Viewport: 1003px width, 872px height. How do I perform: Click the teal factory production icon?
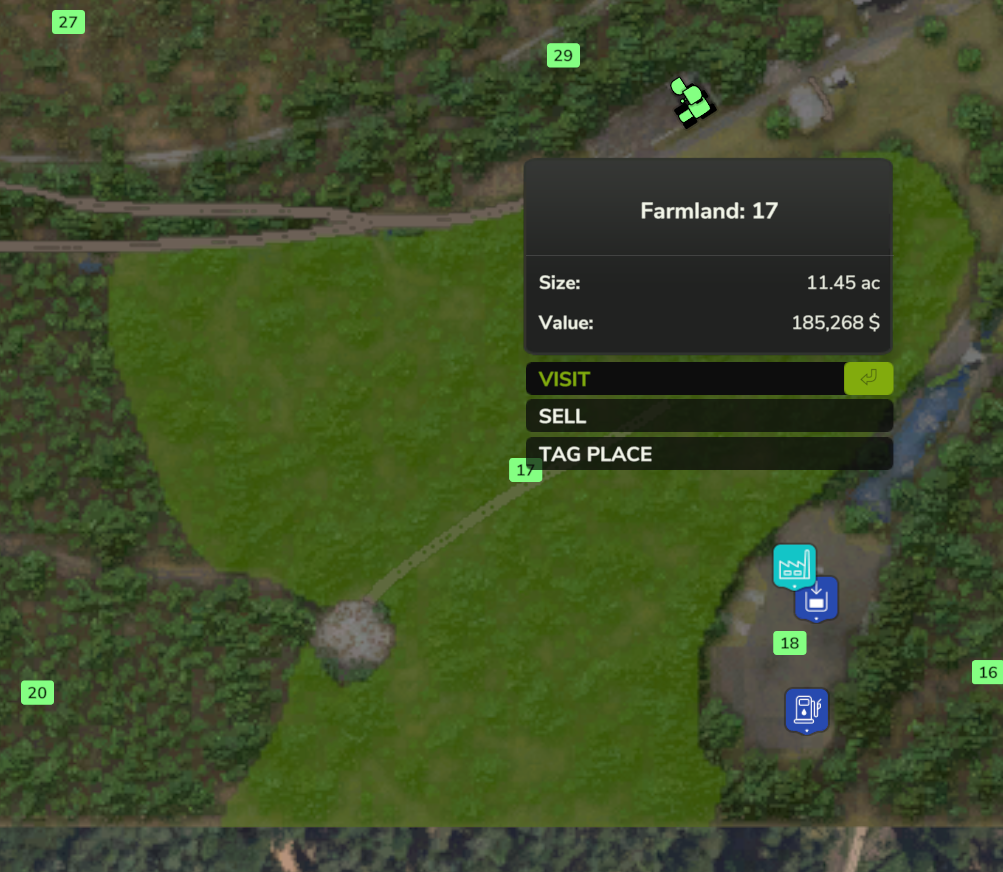click(794, 565)
